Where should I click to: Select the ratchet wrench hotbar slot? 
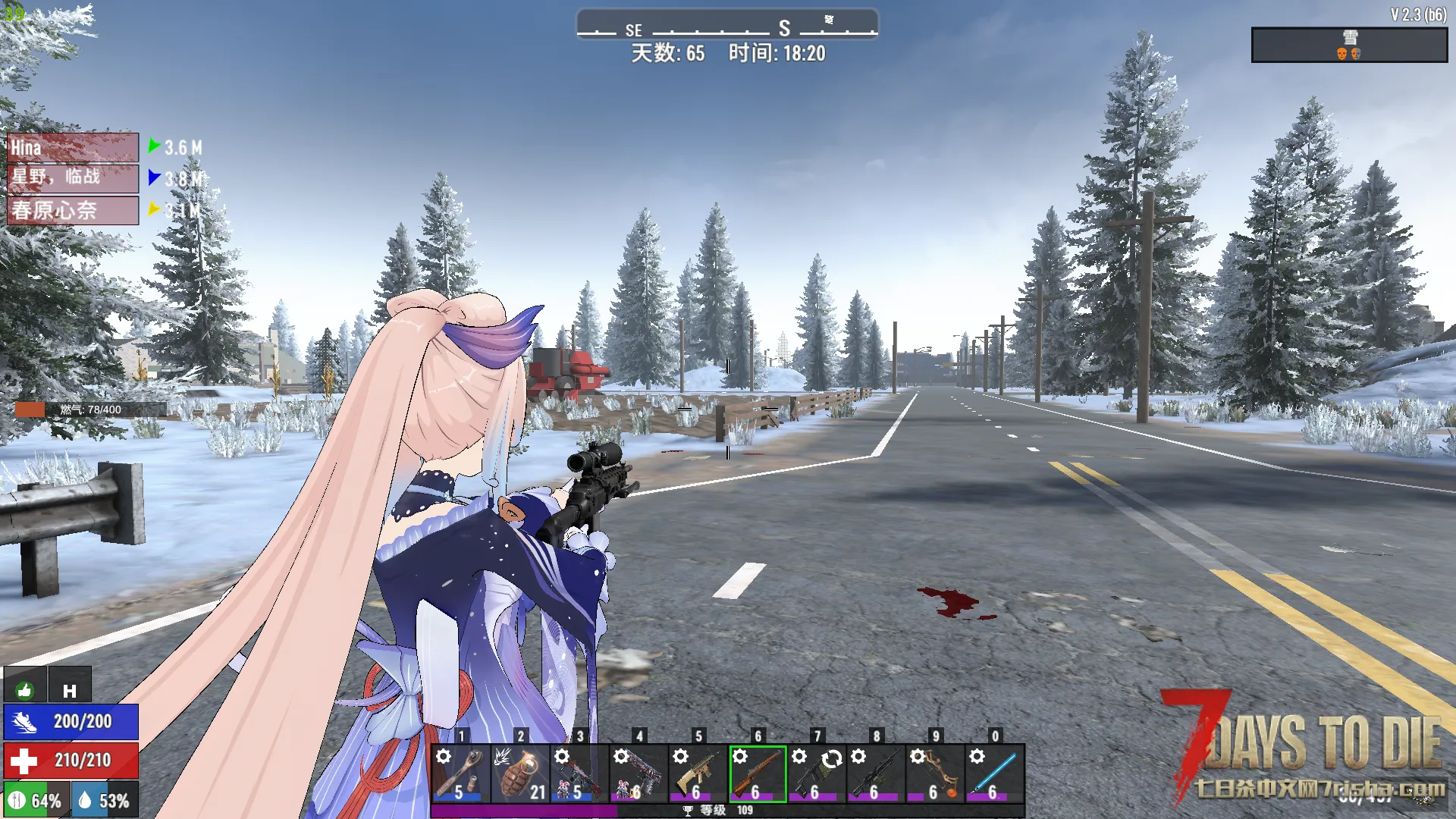tap(460, 773)
